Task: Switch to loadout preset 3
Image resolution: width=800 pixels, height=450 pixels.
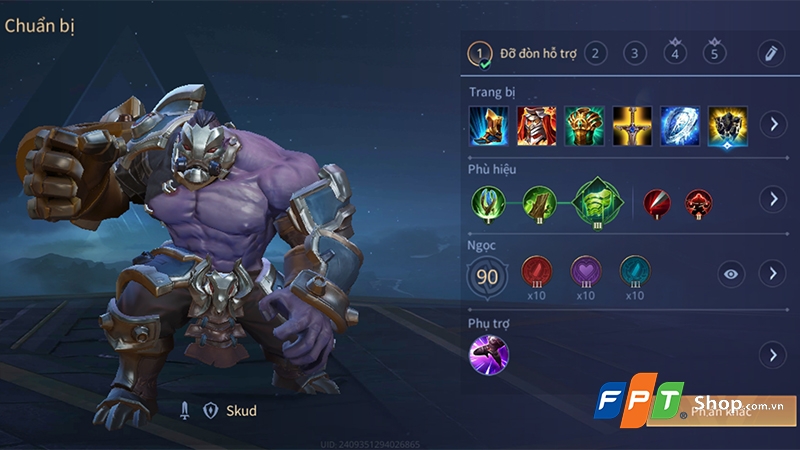Action: point(635,53)
